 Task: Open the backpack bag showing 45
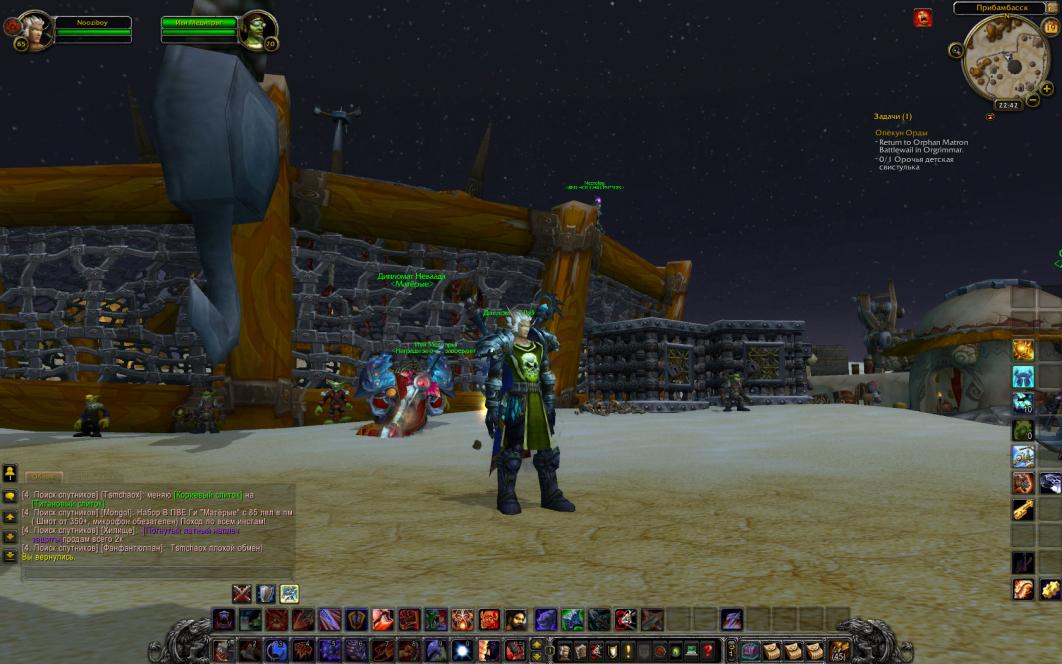click(x=839, y=651)
